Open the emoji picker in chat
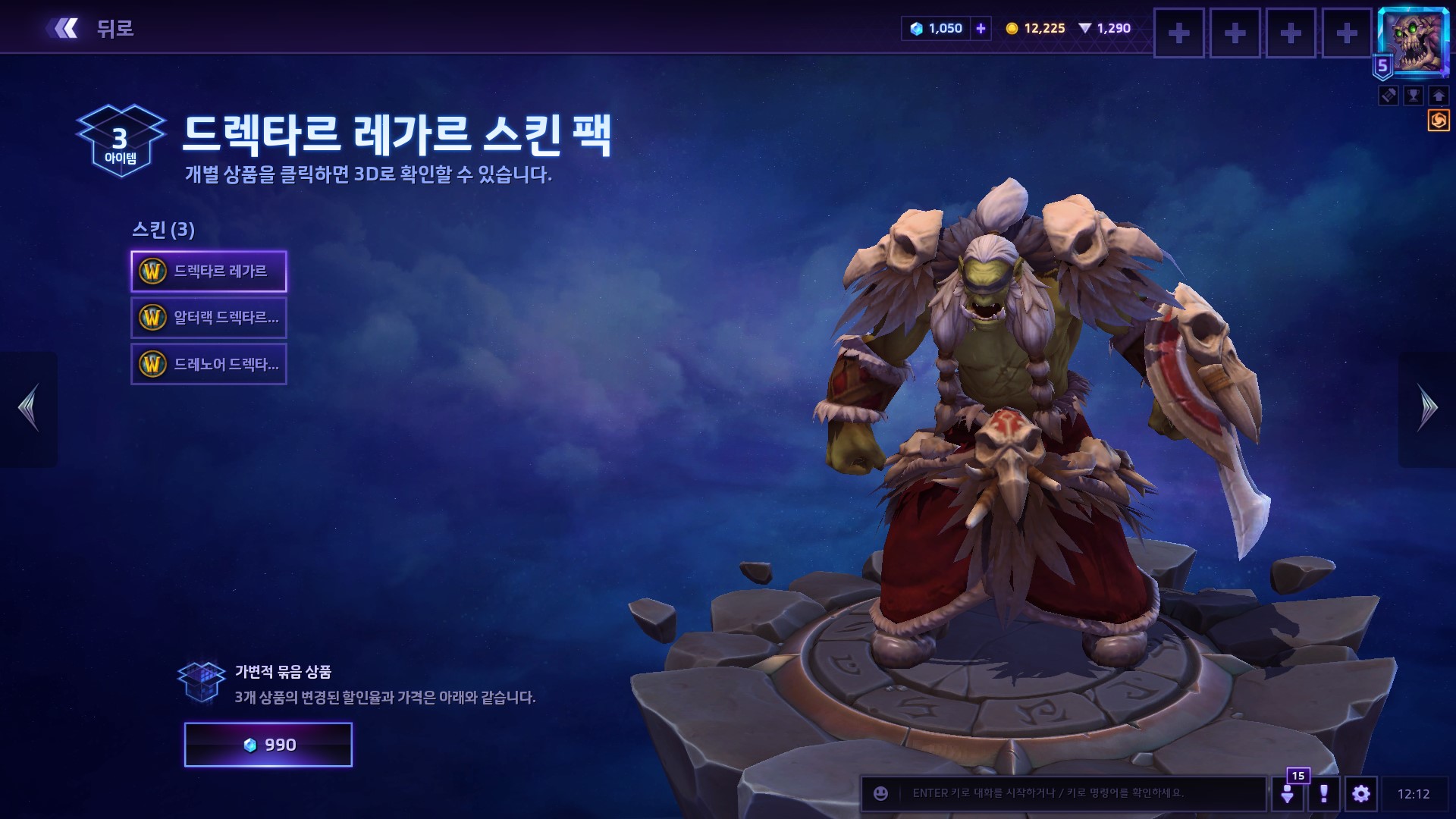Screen dimensions: 1456x819 point(880,793)
